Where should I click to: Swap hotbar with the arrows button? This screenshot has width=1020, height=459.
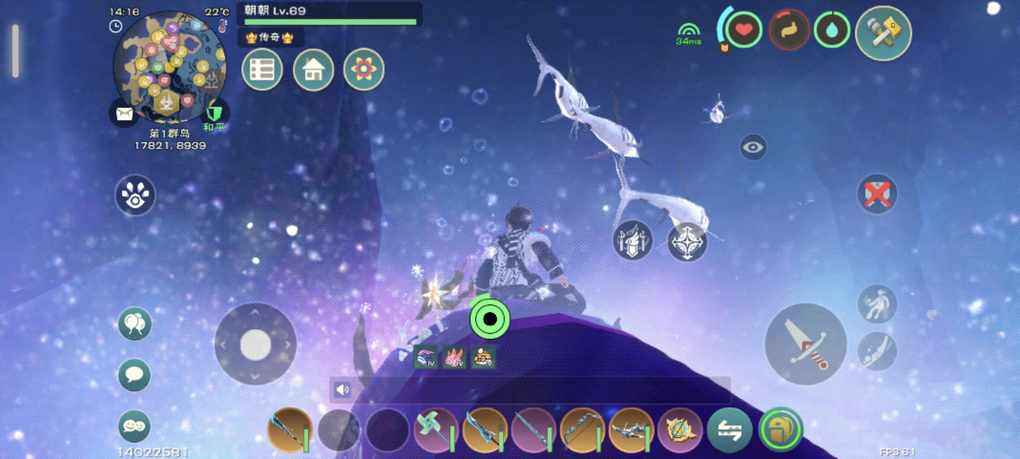(x=729, y=431)
